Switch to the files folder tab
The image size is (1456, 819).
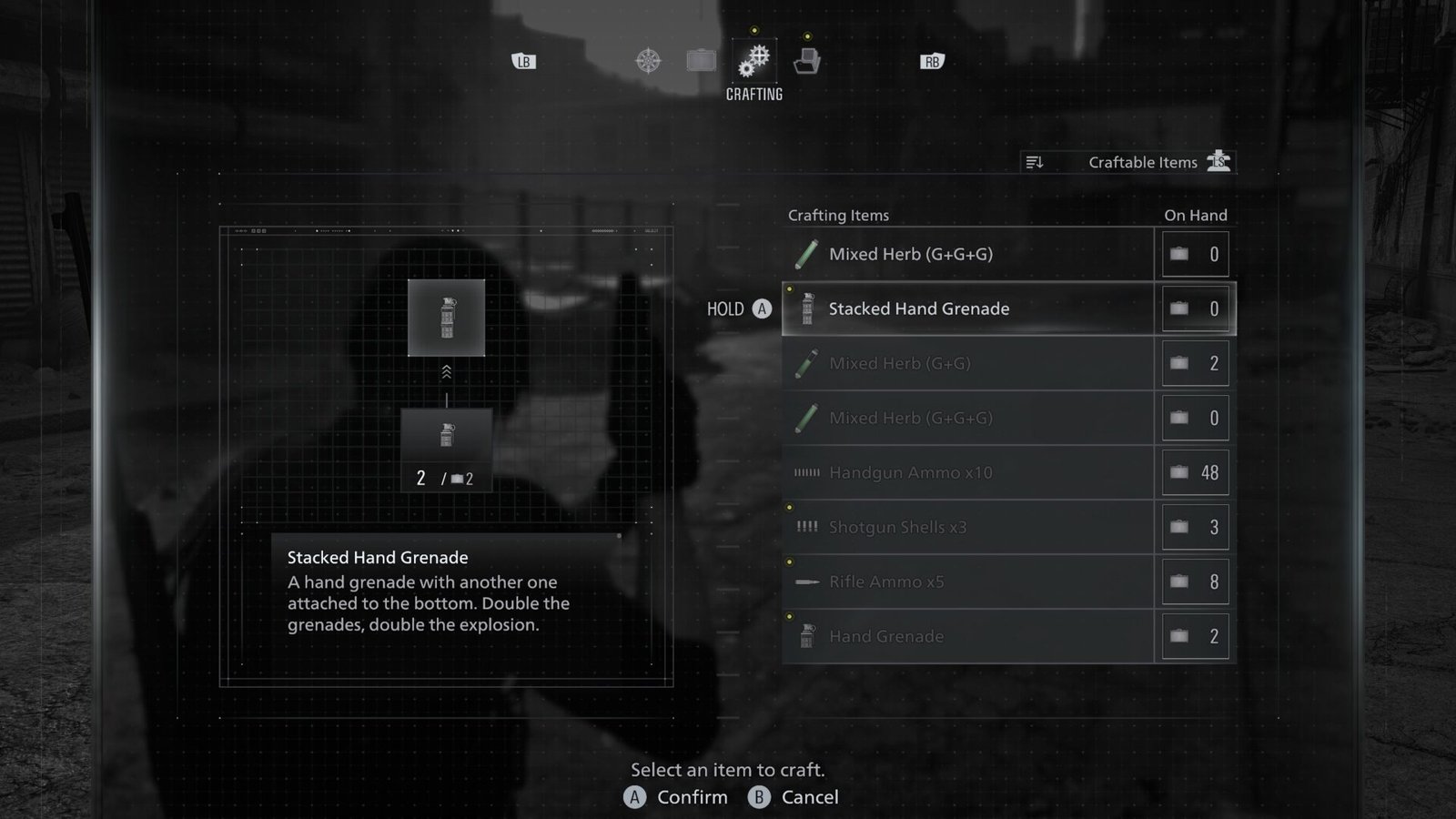(x=807, y=61)
